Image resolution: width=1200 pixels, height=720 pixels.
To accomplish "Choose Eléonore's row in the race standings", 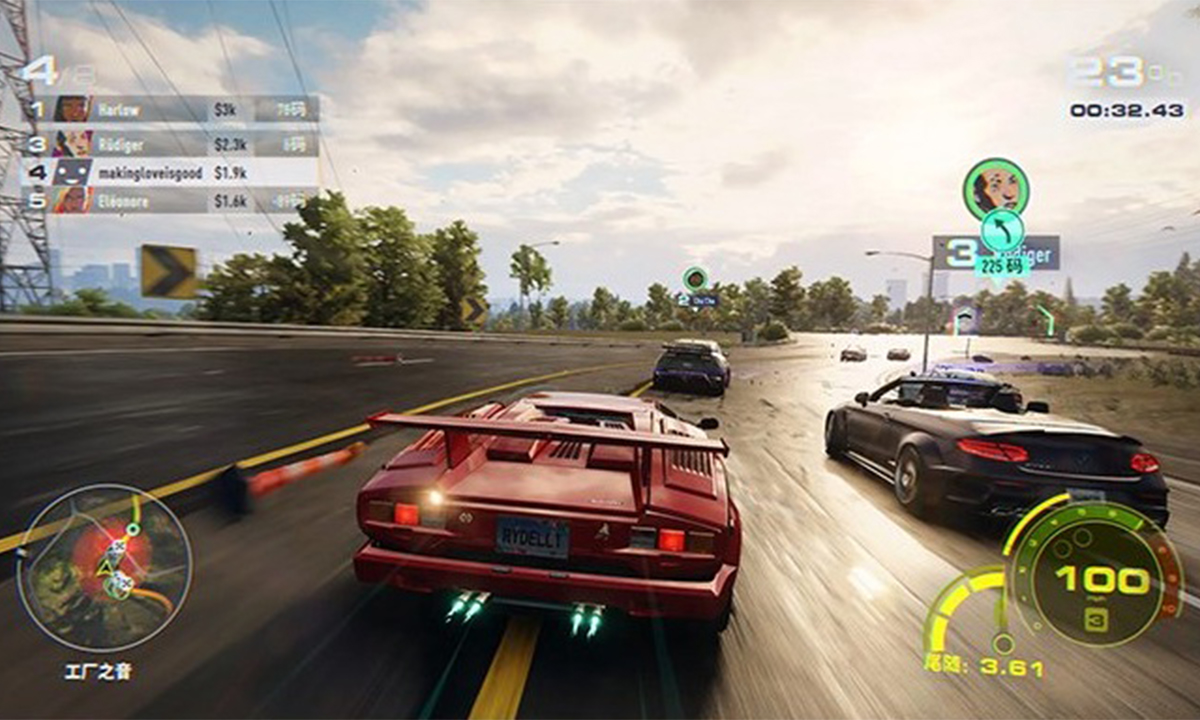I will pos(170,200).
